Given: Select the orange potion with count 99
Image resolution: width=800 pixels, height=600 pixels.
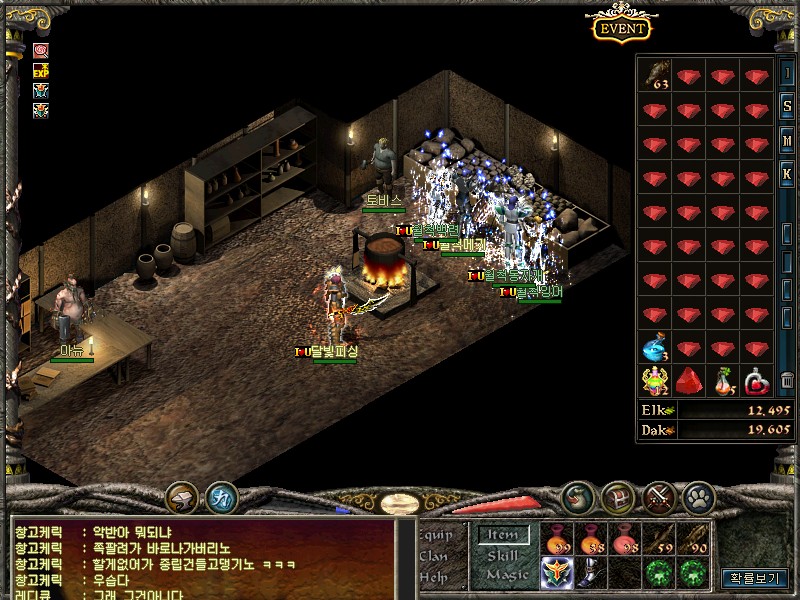Looking at the screenshot, I should click(x=557, y=541).
